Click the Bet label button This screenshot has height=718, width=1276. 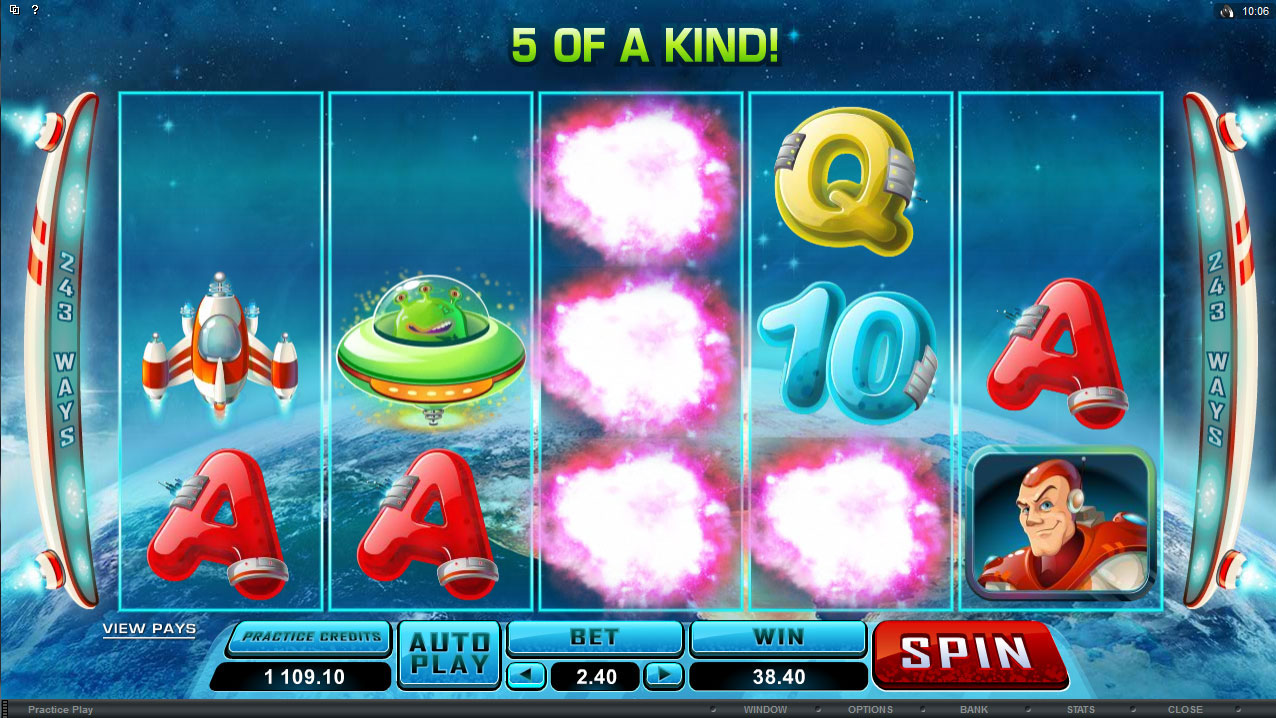(x=594, y=637)
